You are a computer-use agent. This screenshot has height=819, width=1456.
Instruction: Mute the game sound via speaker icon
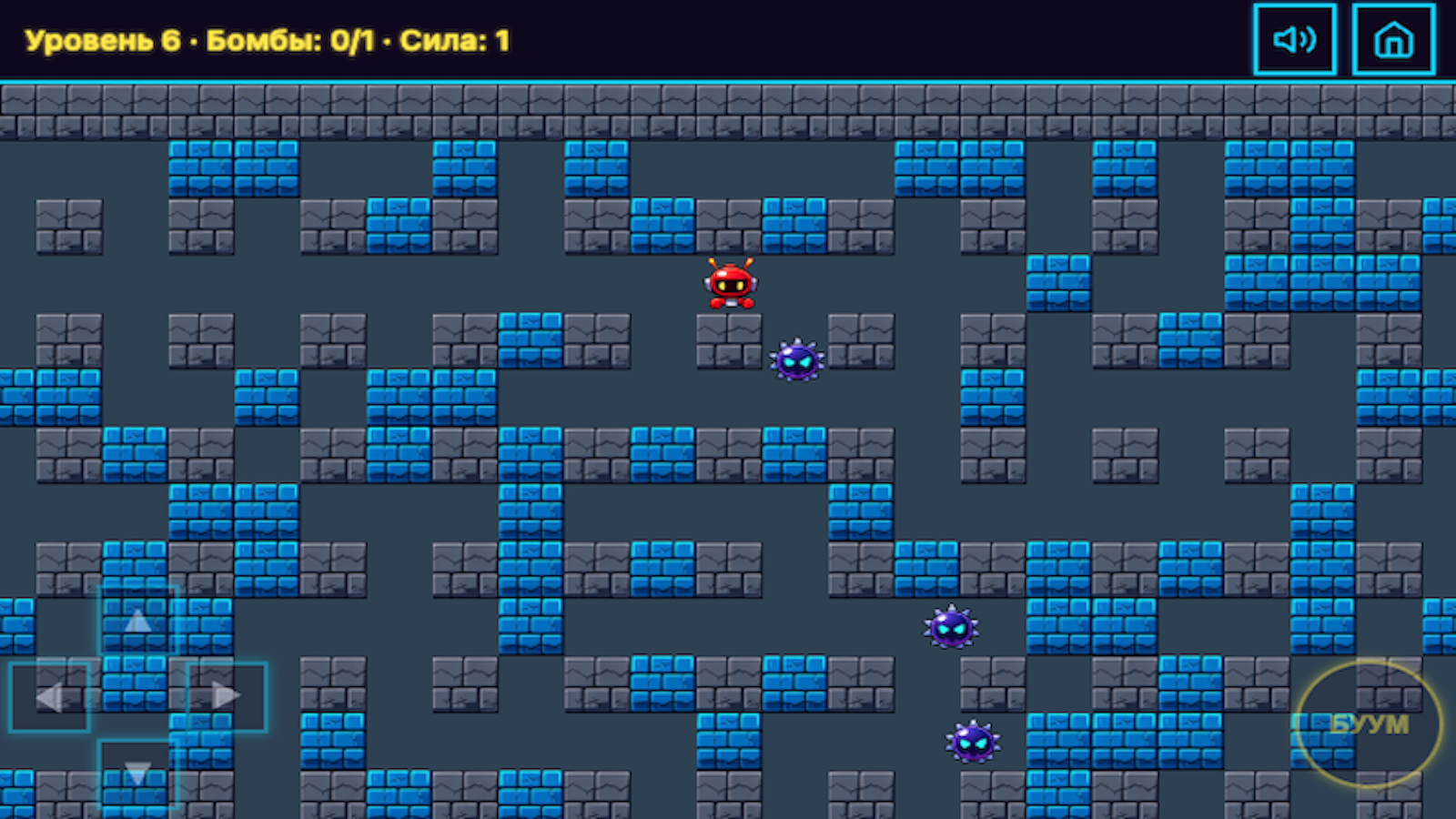tap(1295, 39)
